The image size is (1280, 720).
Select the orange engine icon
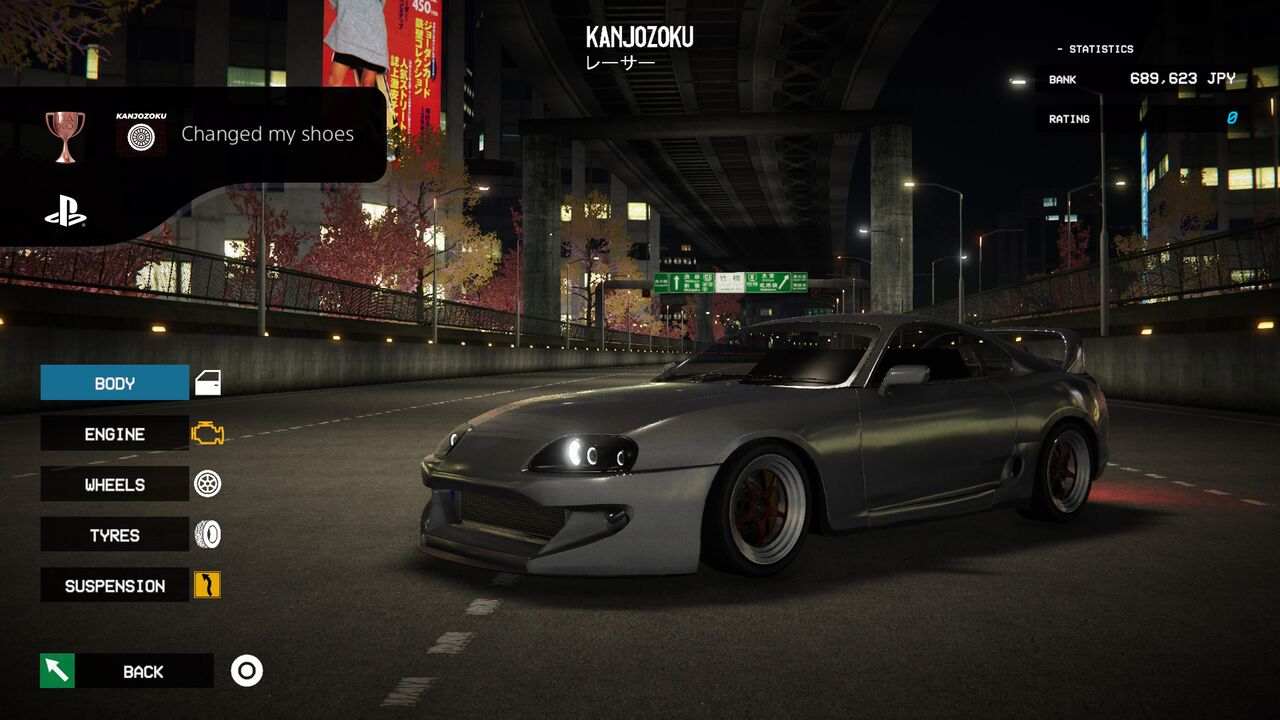[207, 434]
